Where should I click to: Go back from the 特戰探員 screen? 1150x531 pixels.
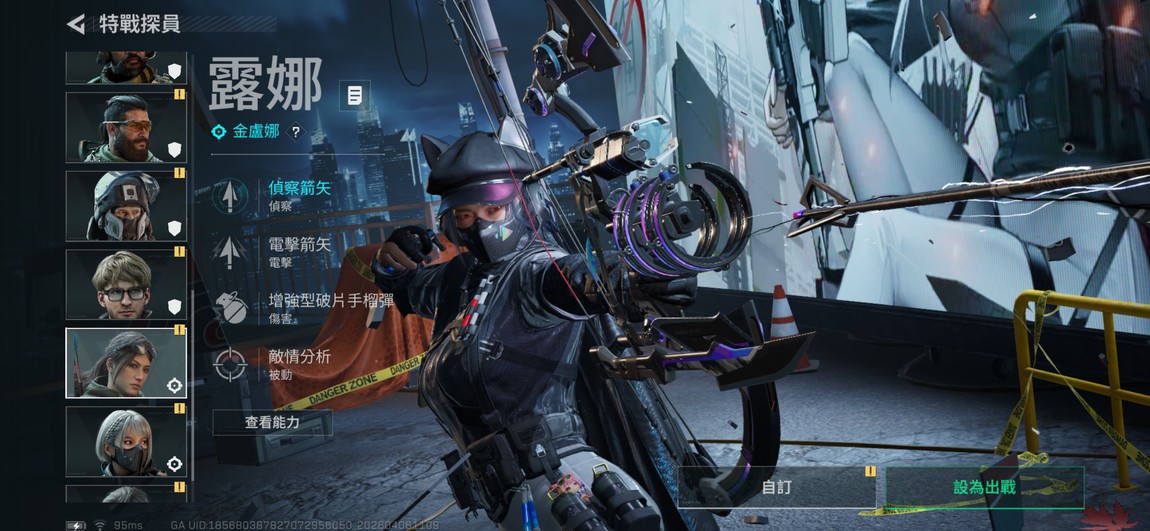[76, 23]
